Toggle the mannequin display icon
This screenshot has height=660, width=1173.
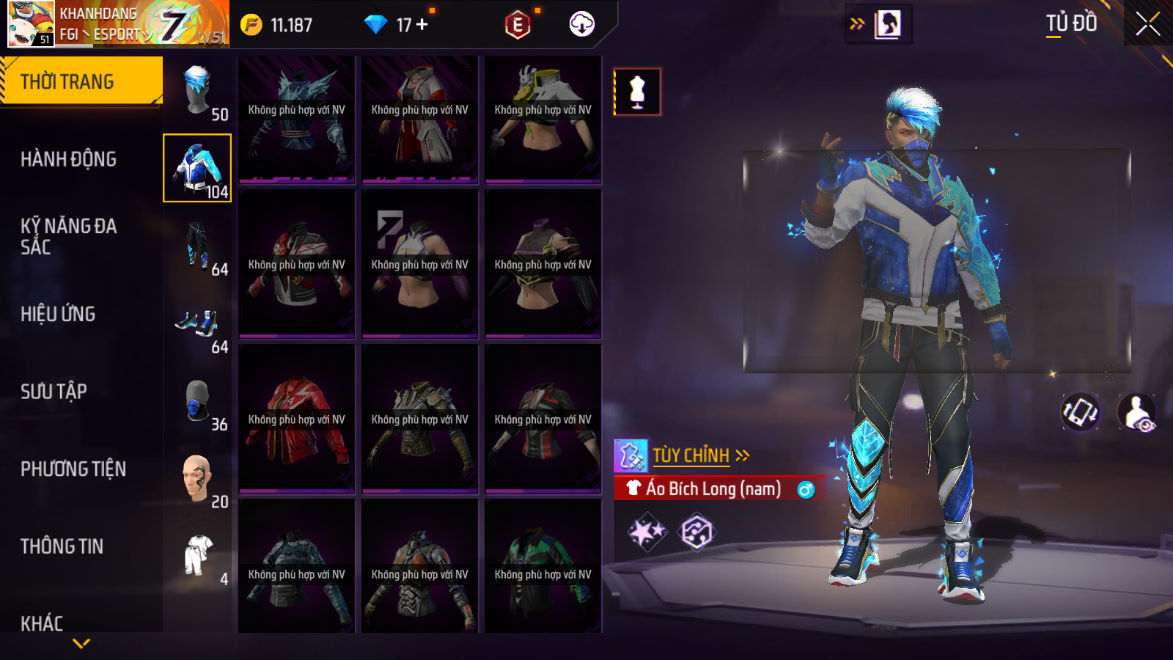click(x=637, y=92)
